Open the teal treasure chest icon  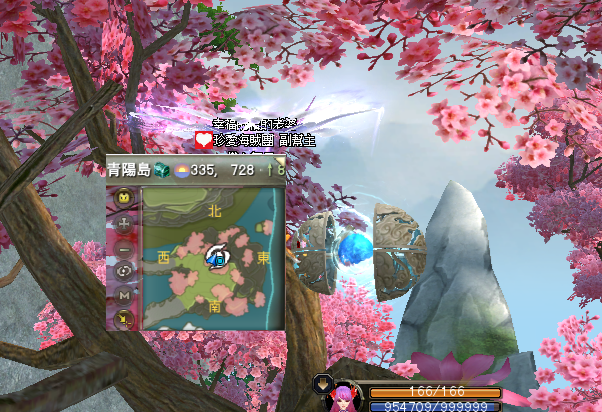click(162, 170)
